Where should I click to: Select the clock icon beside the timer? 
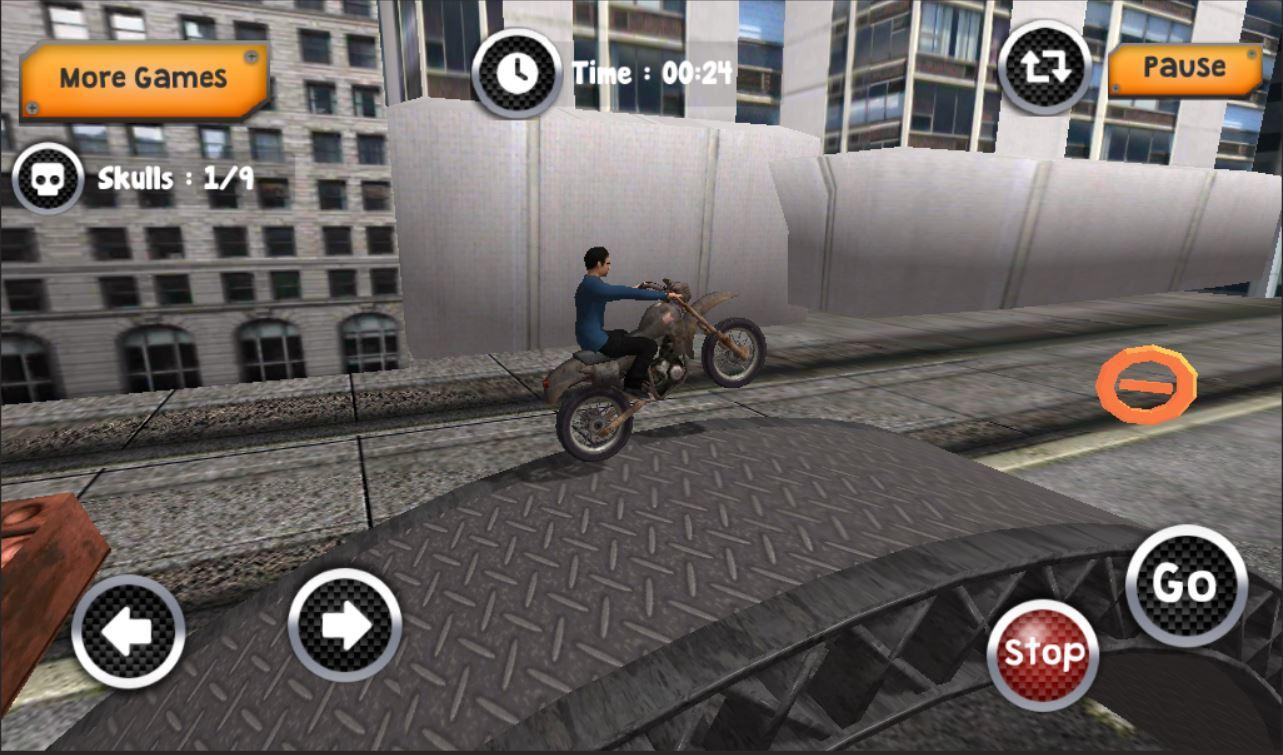(516, 72)
